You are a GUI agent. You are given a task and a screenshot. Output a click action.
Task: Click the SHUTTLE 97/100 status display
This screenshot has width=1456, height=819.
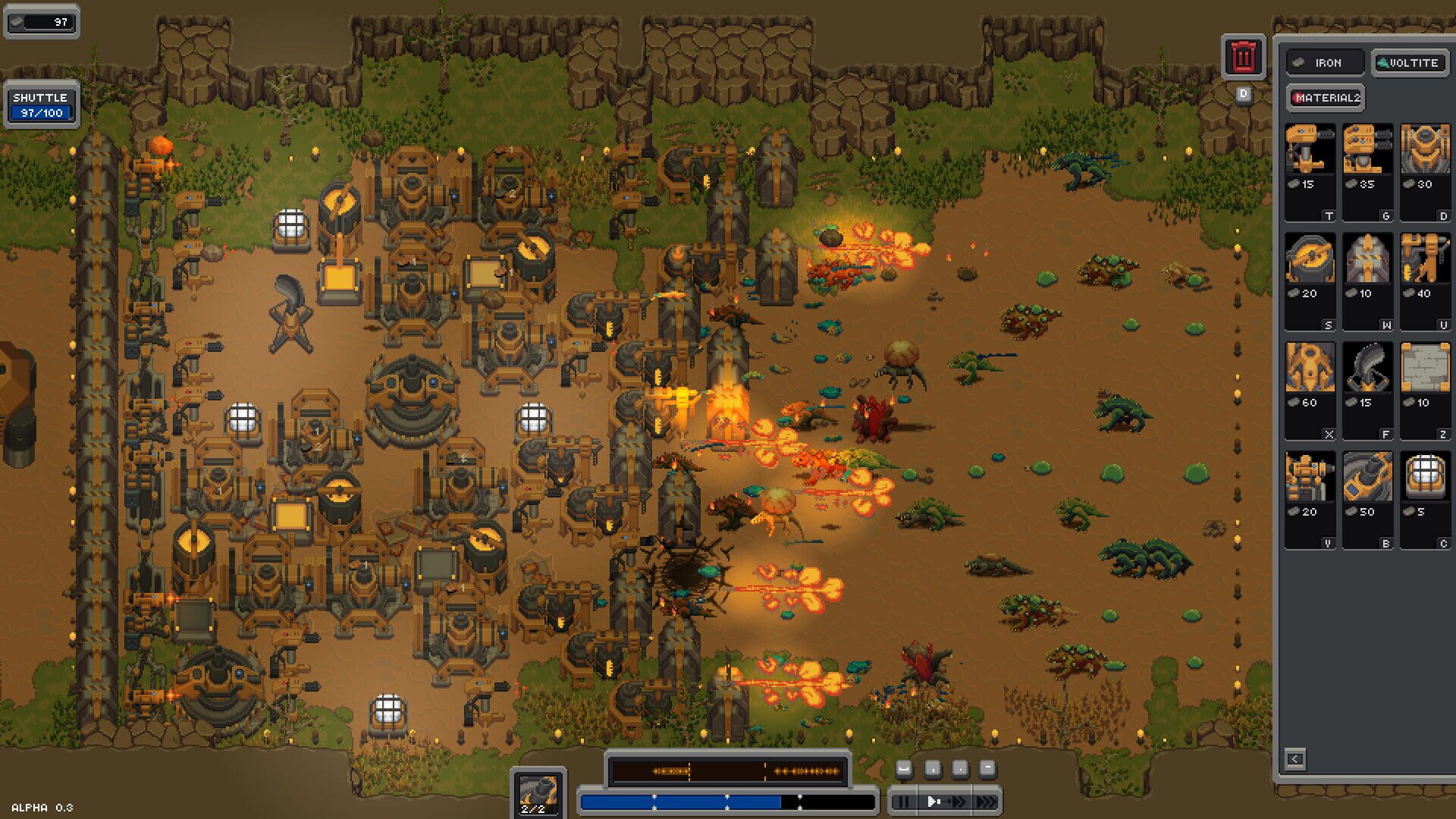pyautogui.click(x=42, y=103)
